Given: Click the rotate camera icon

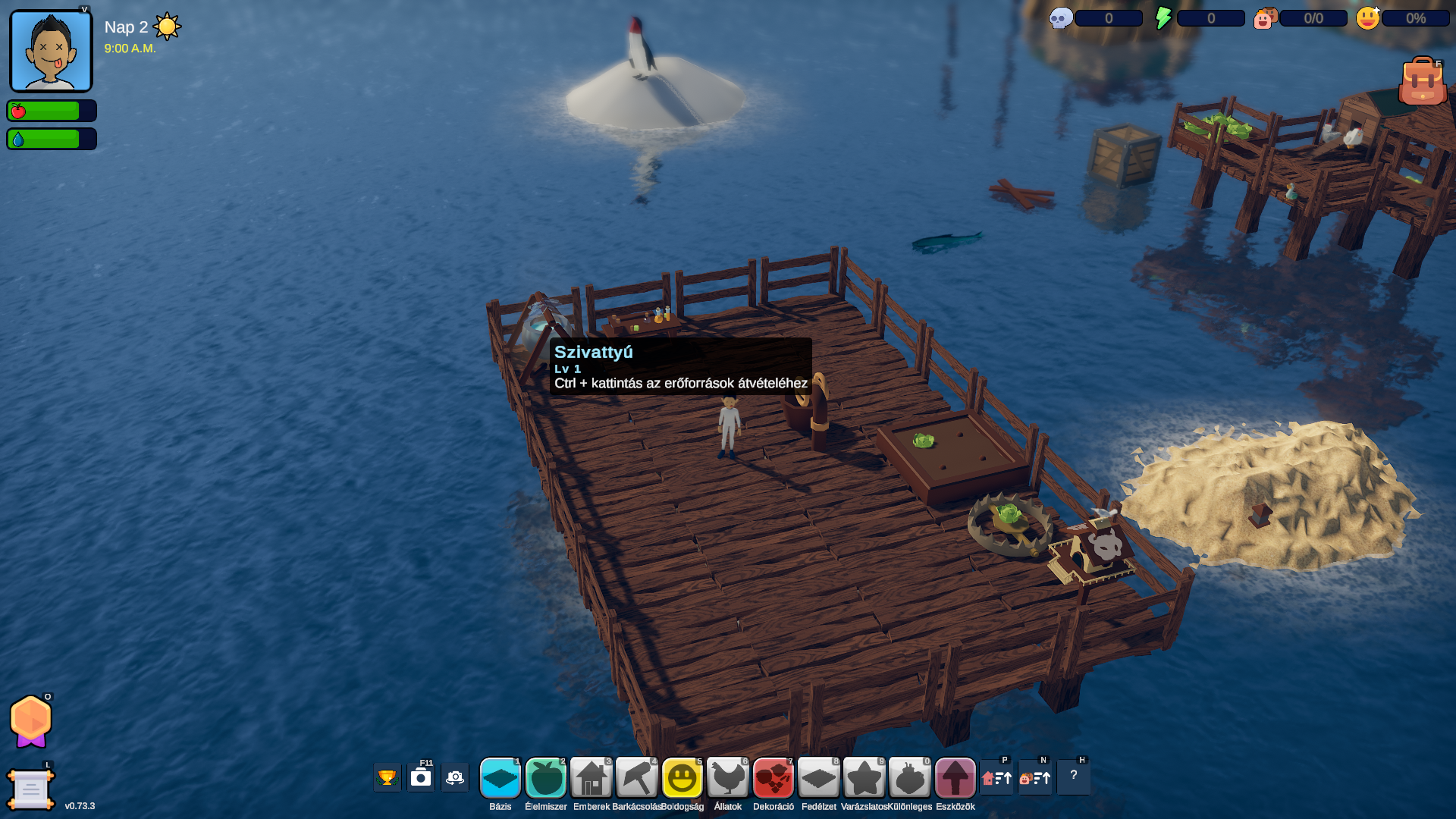Looking at the screenshot, I should pyautogui.click(x=455, y=778).
